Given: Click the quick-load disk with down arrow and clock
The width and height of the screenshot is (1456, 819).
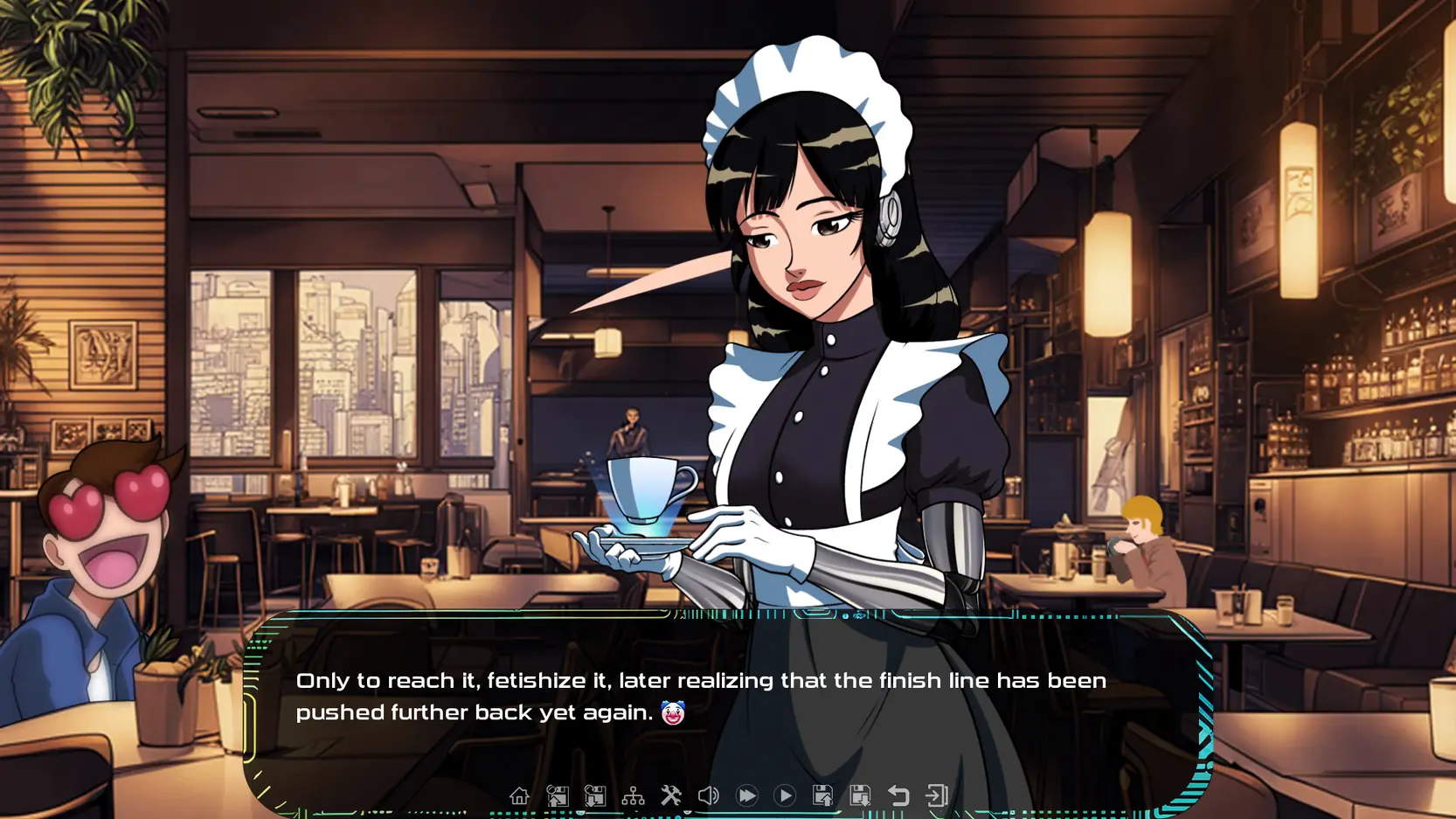Looking at the screenshot, I should pyautogui.click(x=595, y=795).
